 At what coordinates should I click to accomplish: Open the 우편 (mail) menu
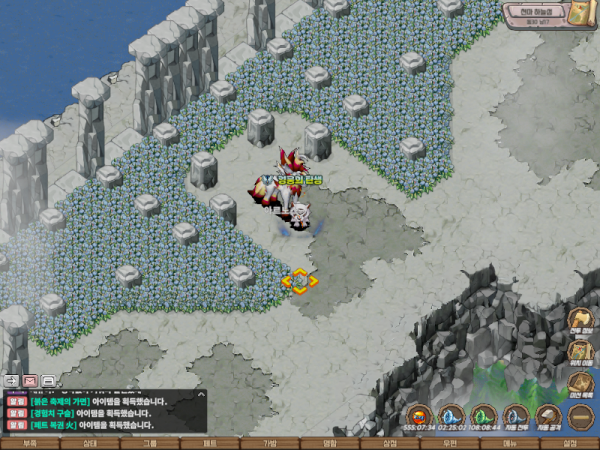click(450, 442)
